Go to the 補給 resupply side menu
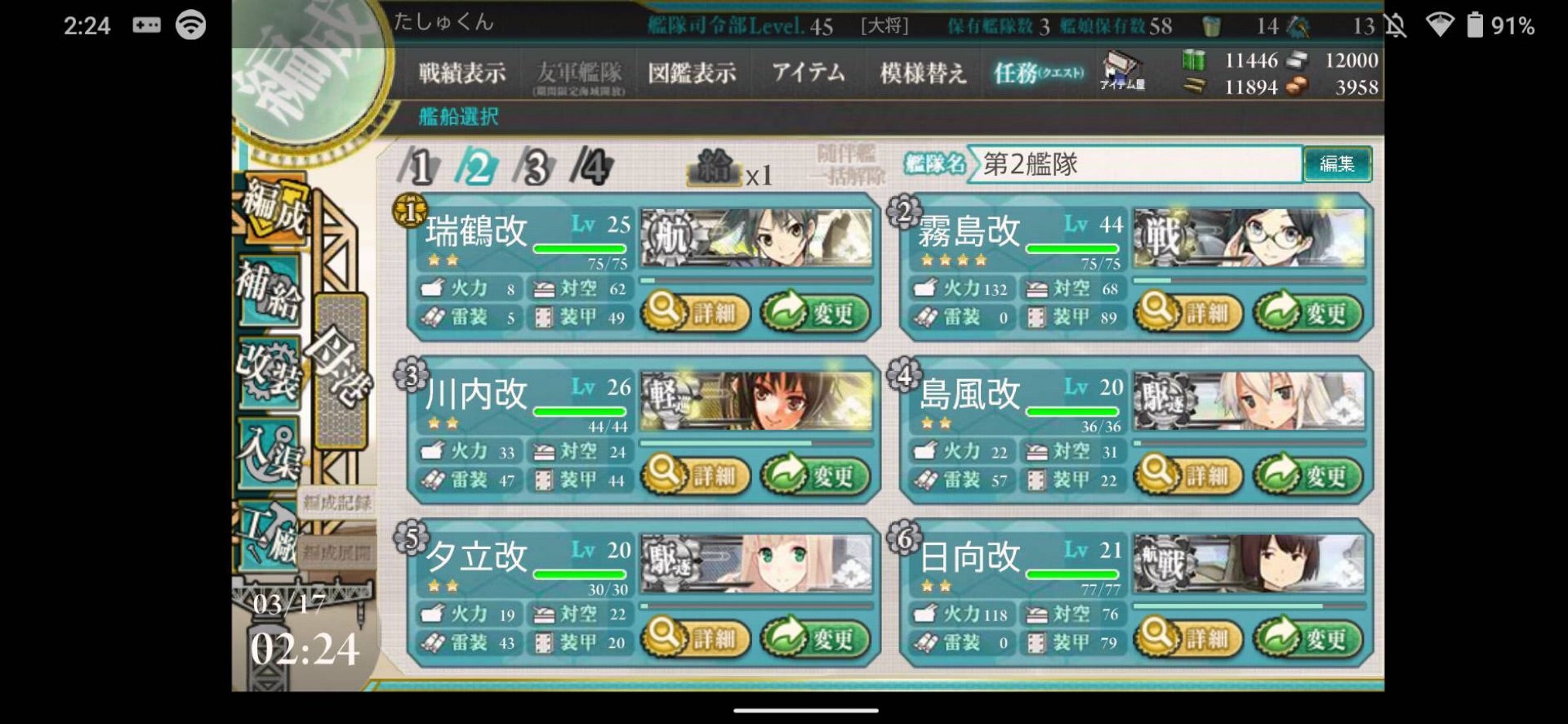The height and width of the screenshot is (724, 1568). tap(269, 292)
